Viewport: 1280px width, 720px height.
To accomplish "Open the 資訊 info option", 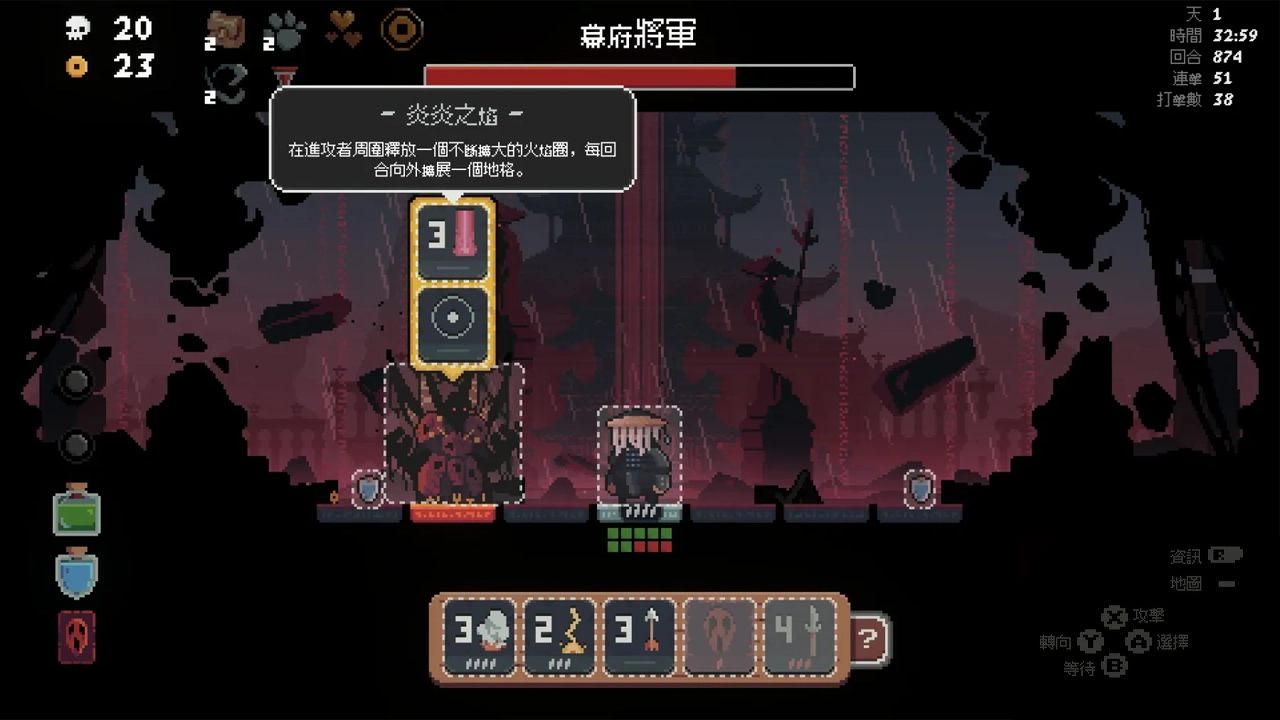I will click(1184, 554).
